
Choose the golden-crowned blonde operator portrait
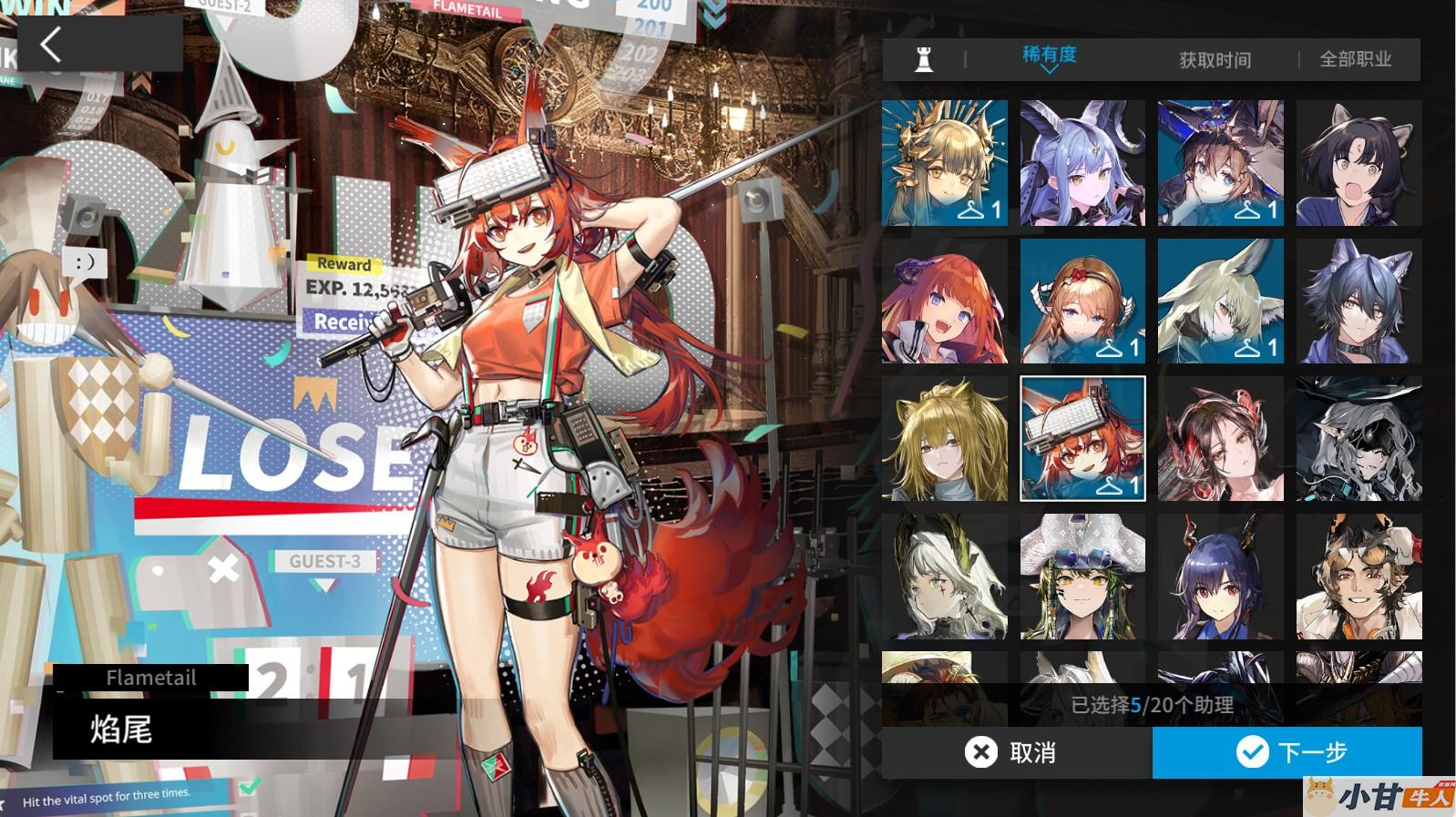coord(945,163)
